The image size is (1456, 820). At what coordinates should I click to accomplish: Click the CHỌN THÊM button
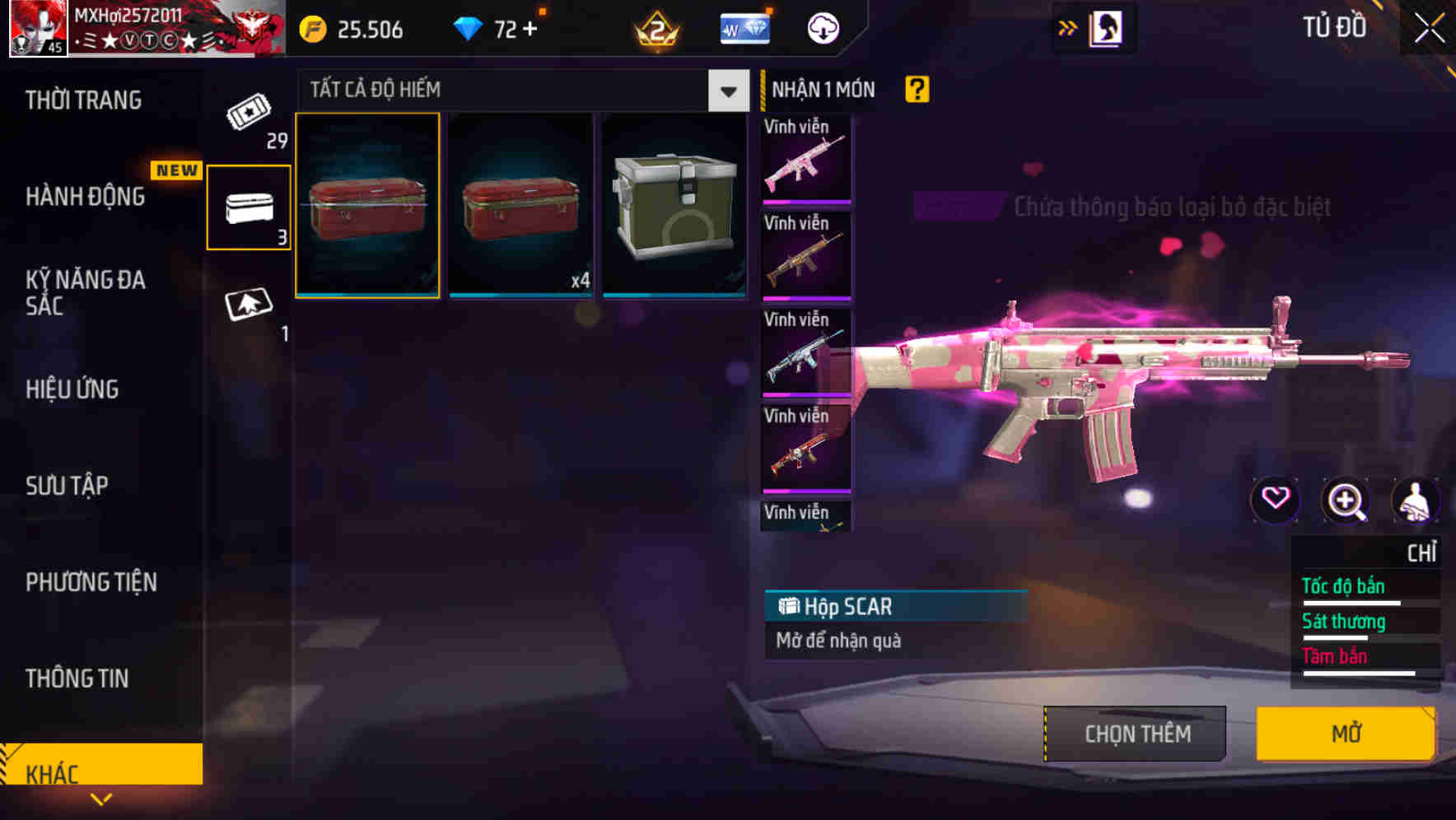point(1136,733)
